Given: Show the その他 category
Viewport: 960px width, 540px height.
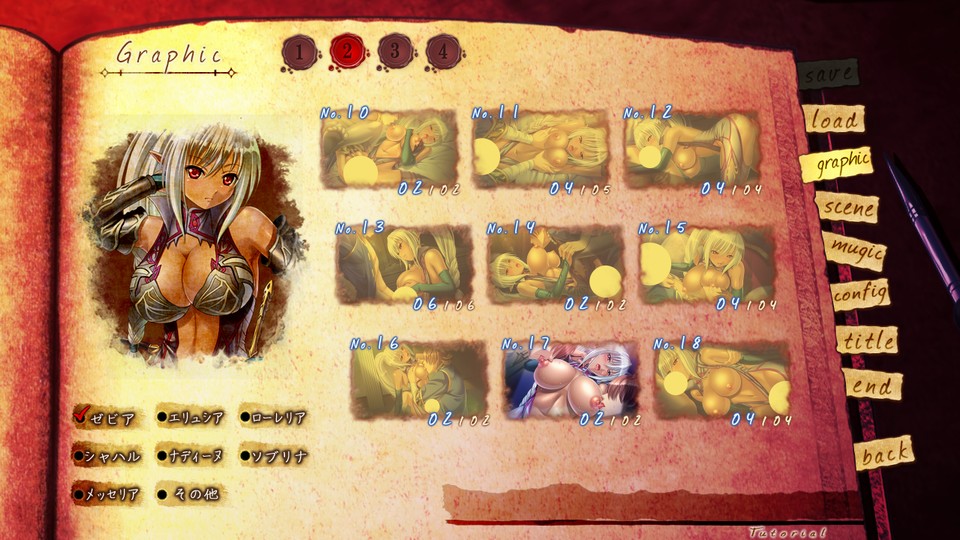Looking at the screenshot, I should pos(190,493).
